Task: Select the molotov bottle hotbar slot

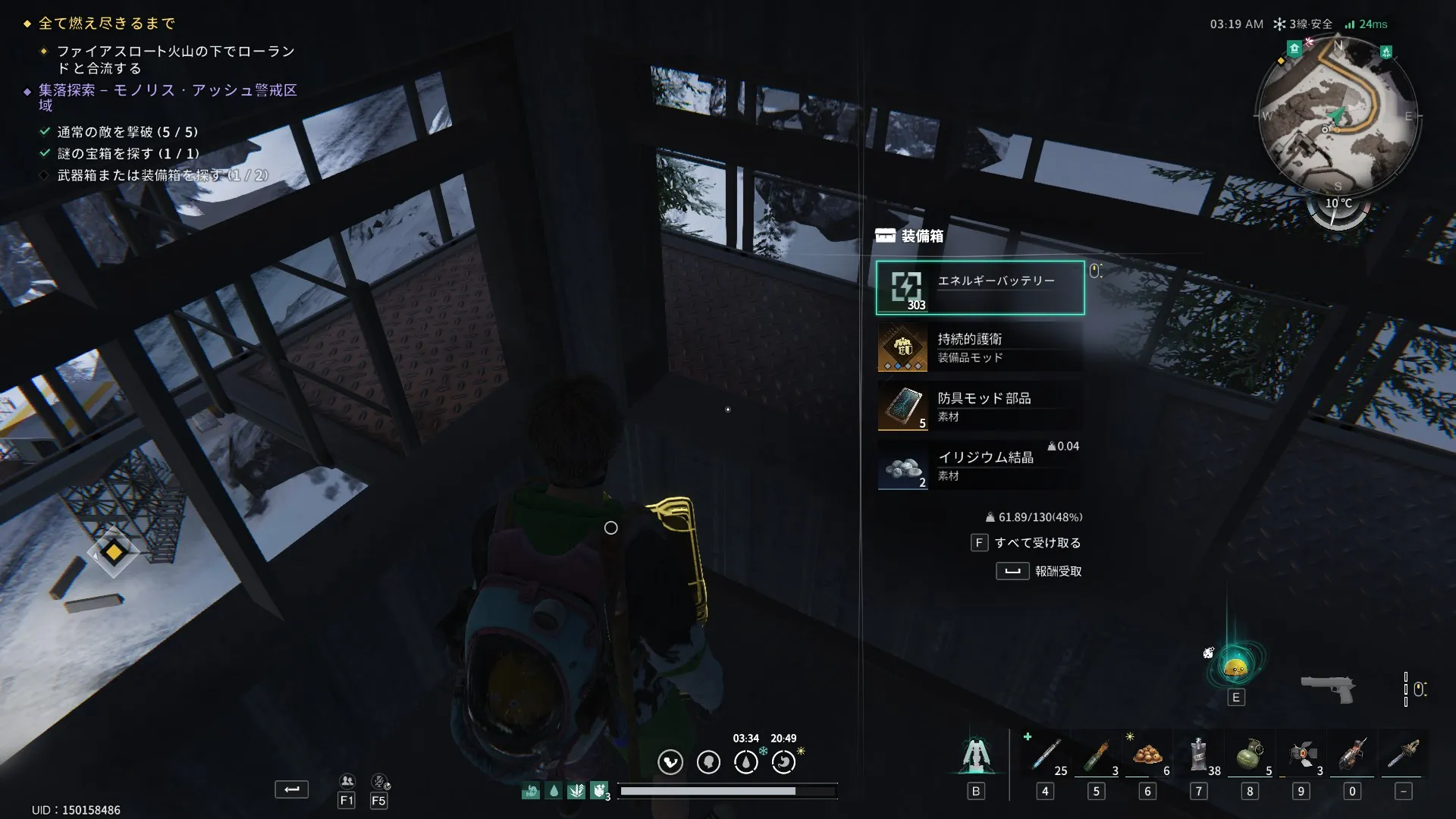Action: click(x=1097, y=755)
